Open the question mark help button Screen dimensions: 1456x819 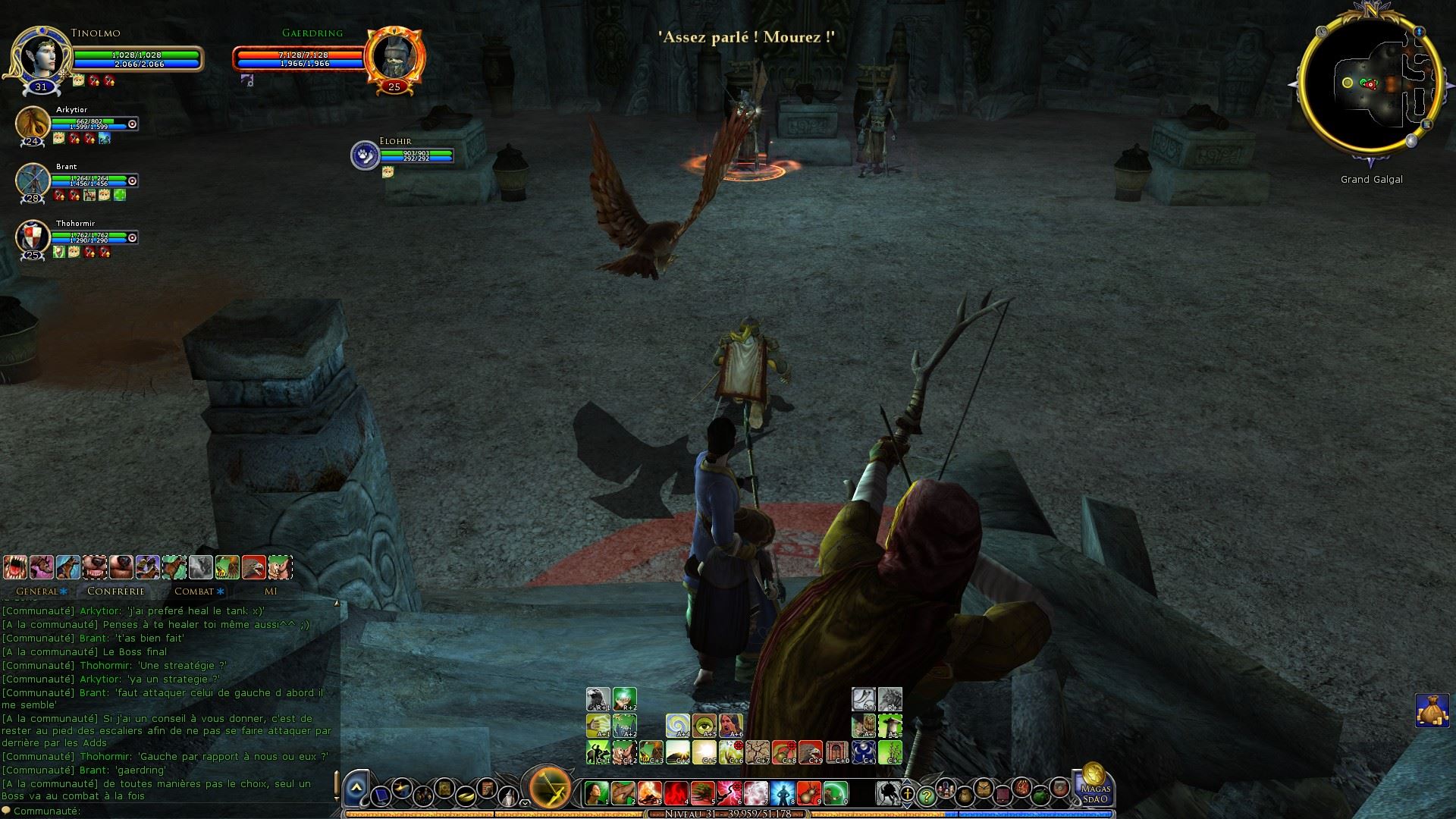(x=926, y=796)
